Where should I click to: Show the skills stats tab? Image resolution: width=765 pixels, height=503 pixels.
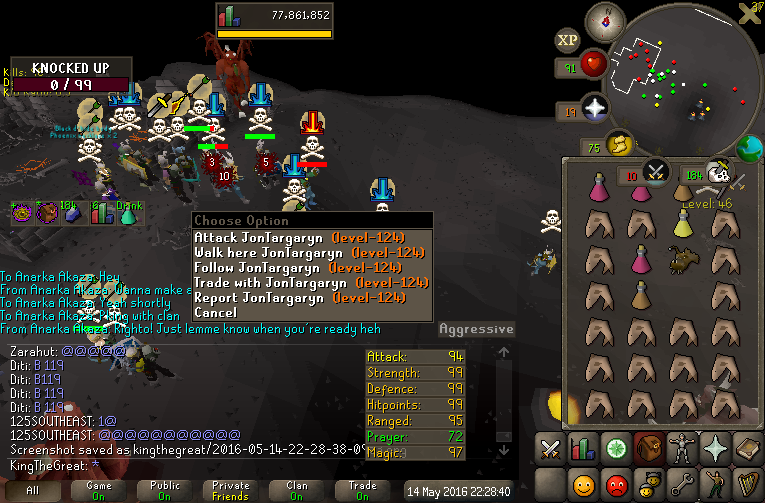tap(582, 449)
